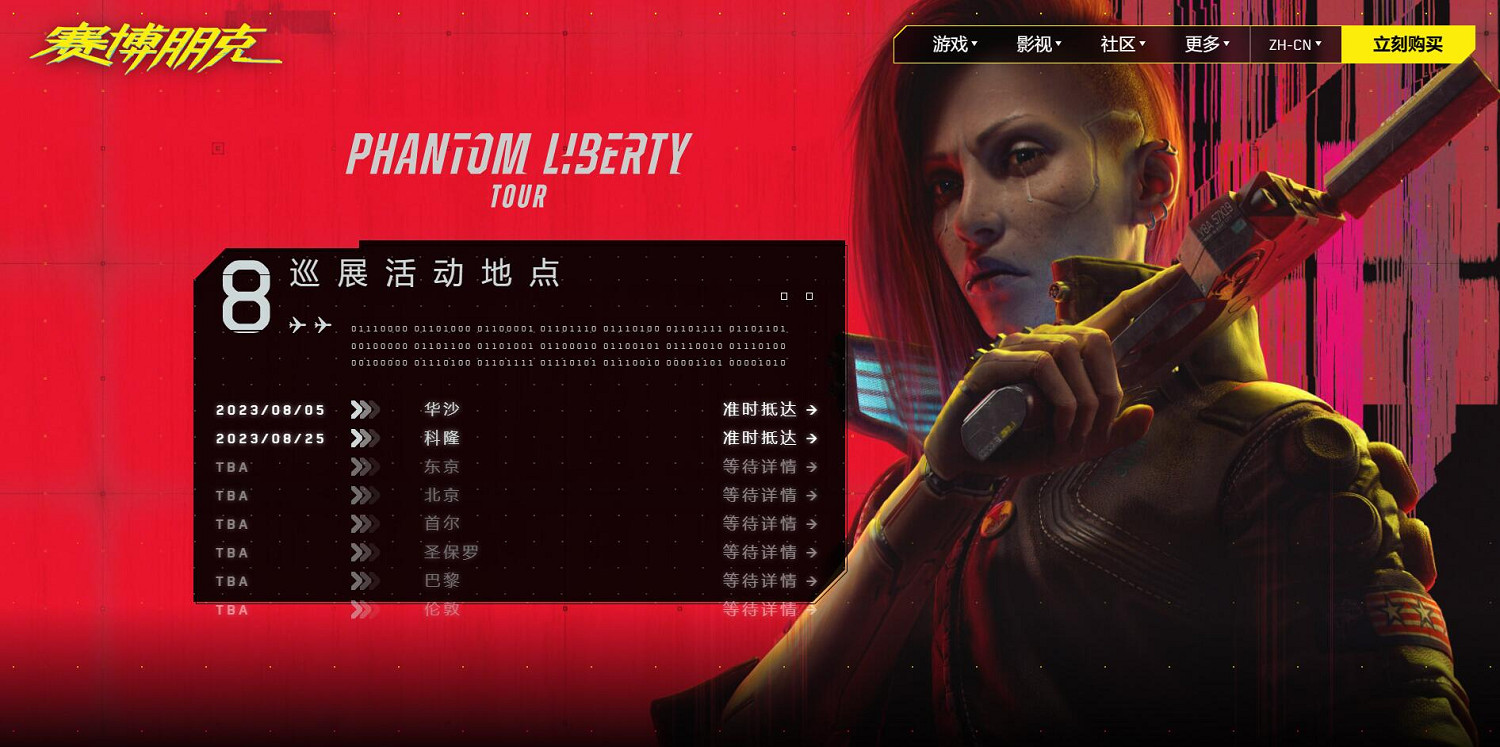Click the chevron arrows beside 北京

click(x=363, y=495)
